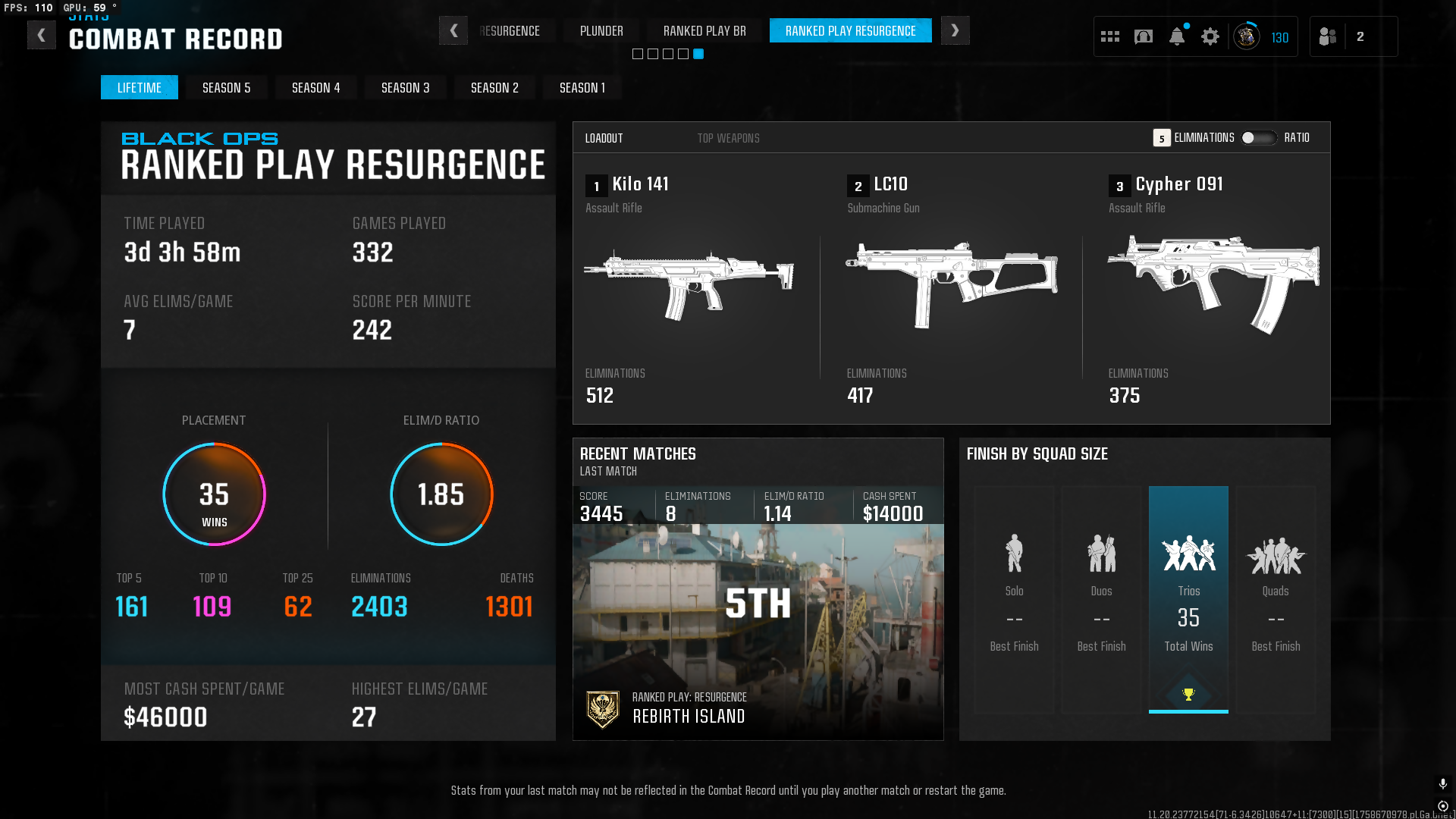
Task: Switch to the Plunder mode tab
Action: coord(601,31)
